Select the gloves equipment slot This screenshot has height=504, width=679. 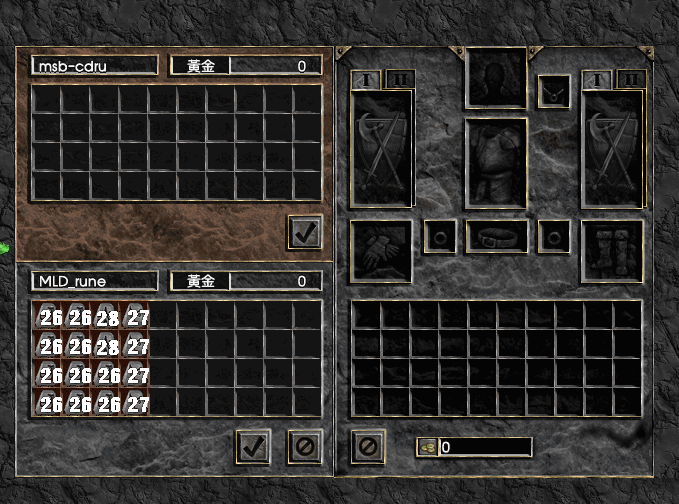click(382, 249)
